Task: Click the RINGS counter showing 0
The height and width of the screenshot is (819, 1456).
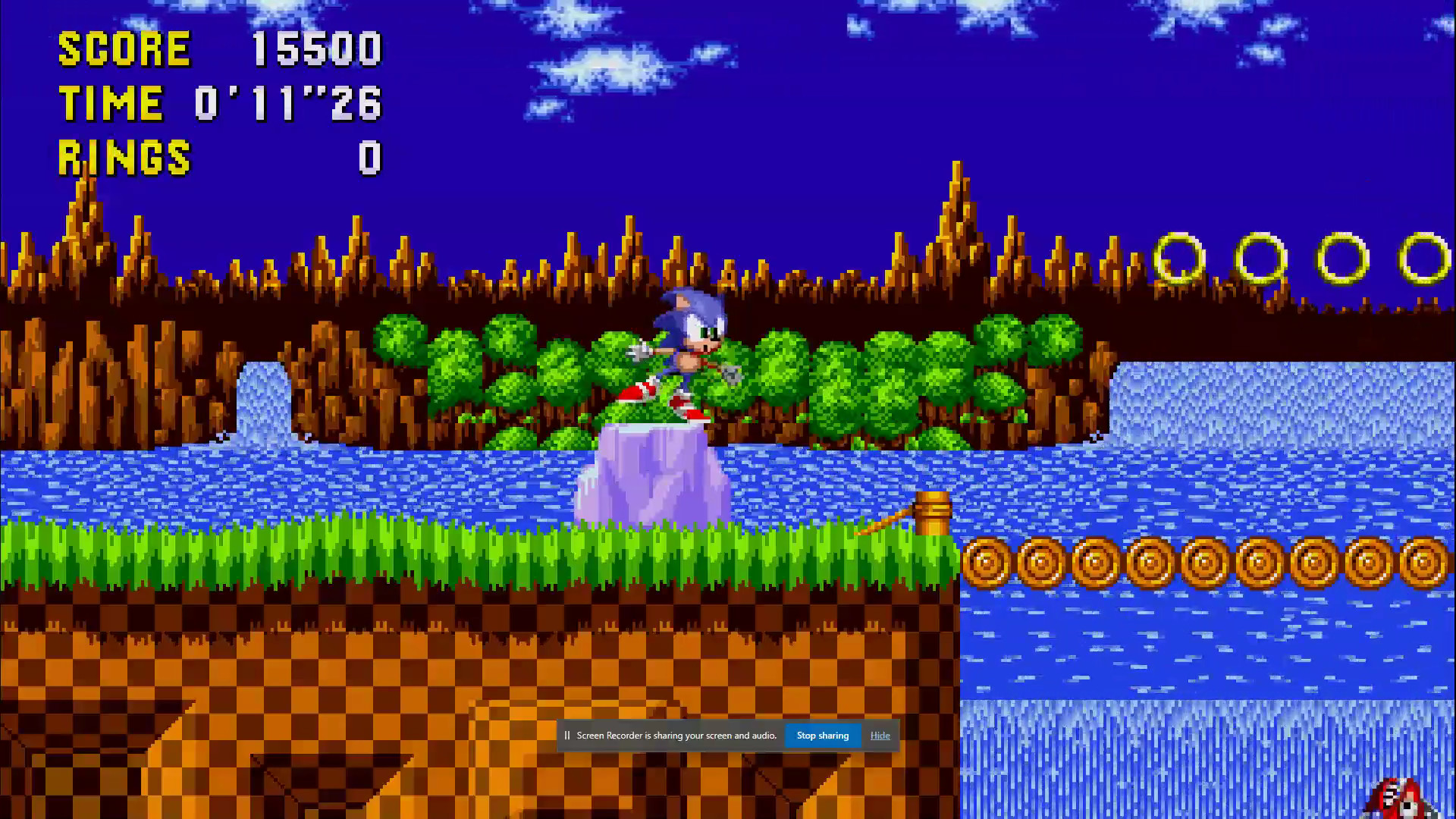Action: (x=368, y=158)
